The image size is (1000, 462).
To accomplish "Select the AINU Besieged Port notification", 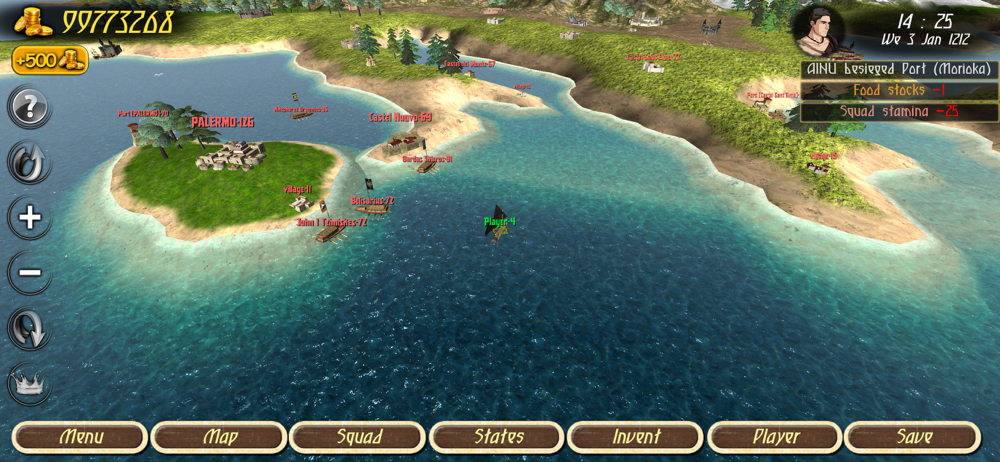I will pyautogui.click(x=899, y=70).
